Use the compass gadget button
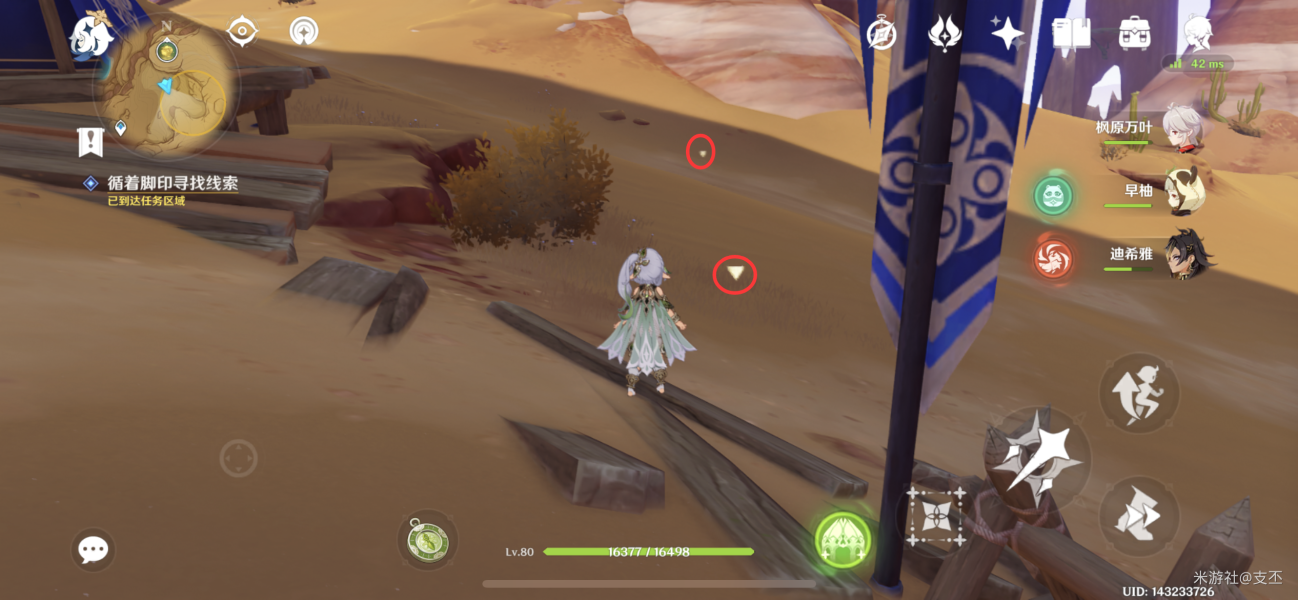The width and height of the screenshot is (1298, 600). 428,541
